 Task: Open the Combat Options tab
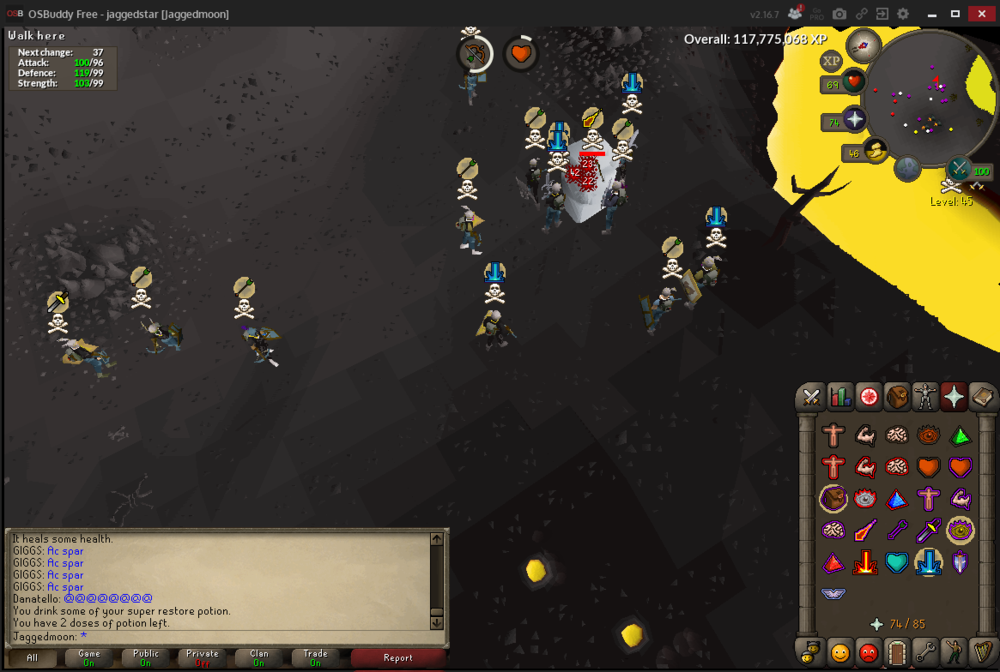point(811,397)
